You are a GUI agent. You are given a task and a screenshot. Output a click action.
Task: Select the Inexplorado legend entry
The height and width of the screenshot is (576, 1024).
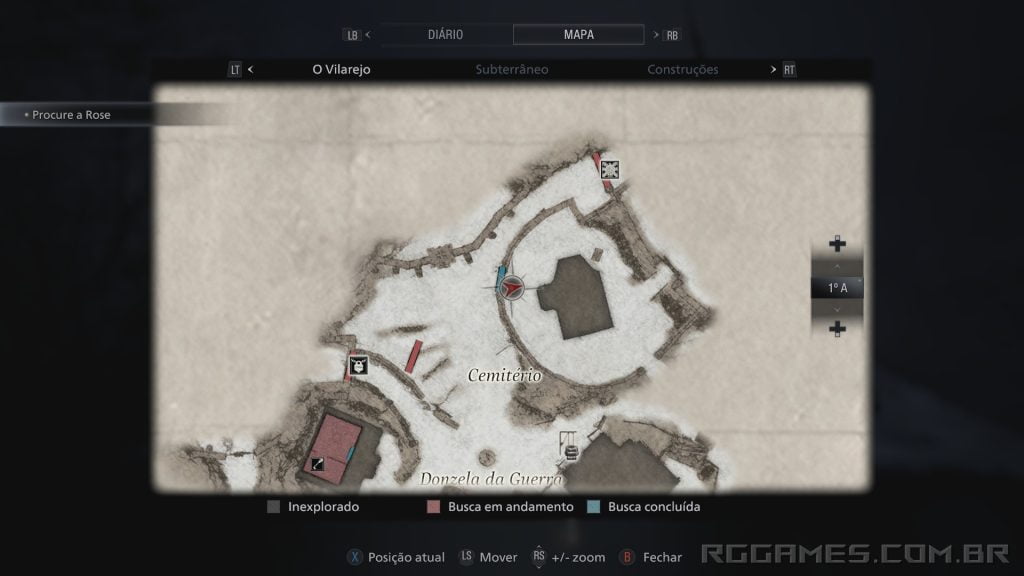coord(313,507)
